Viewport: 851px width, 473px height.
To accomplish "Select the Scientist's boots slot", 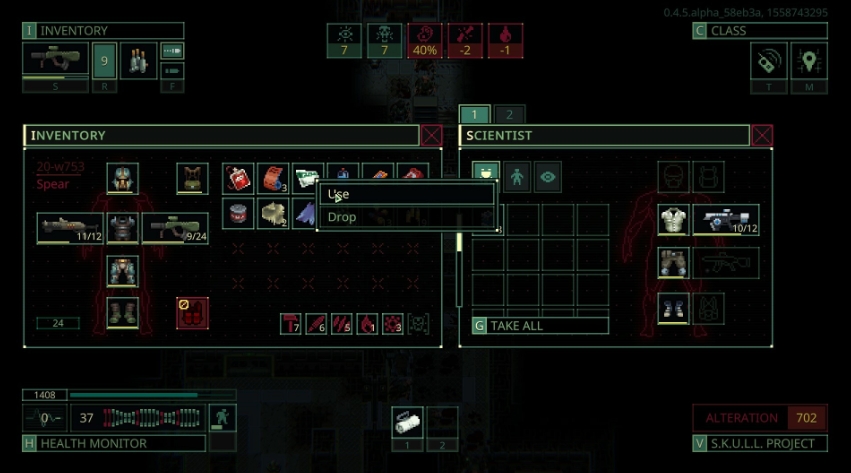I will point(673,307).
